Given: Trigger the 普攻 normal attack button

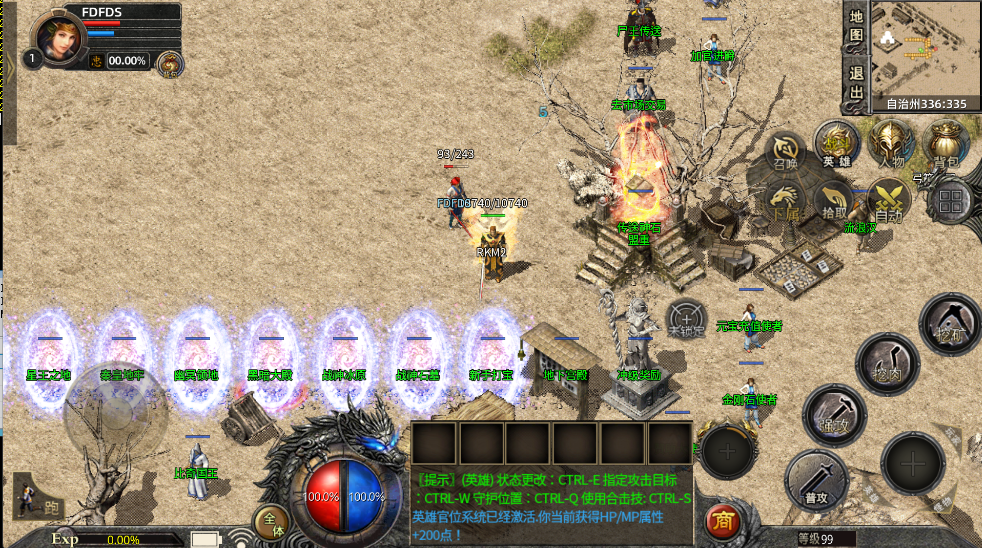Looking at the screenshot, I should pos(816,479).
